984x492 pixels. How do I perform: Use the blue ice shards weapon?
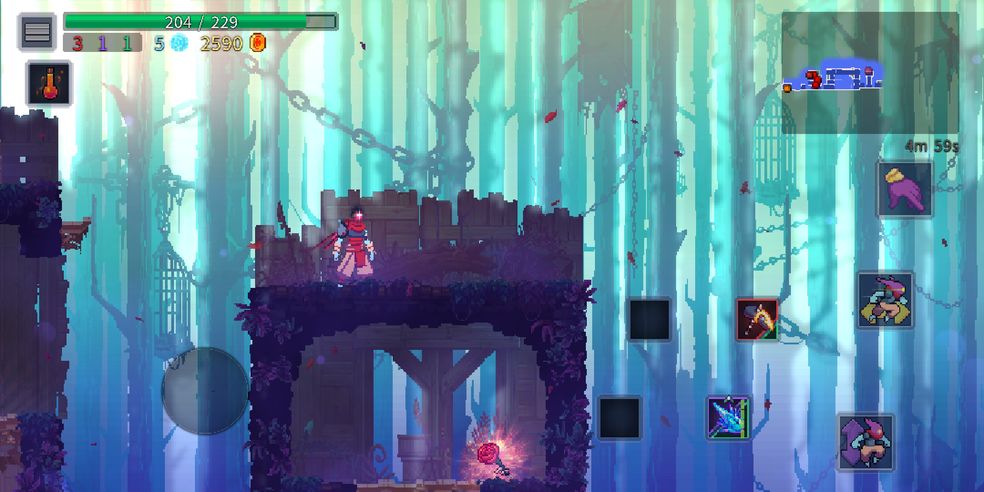728,417
